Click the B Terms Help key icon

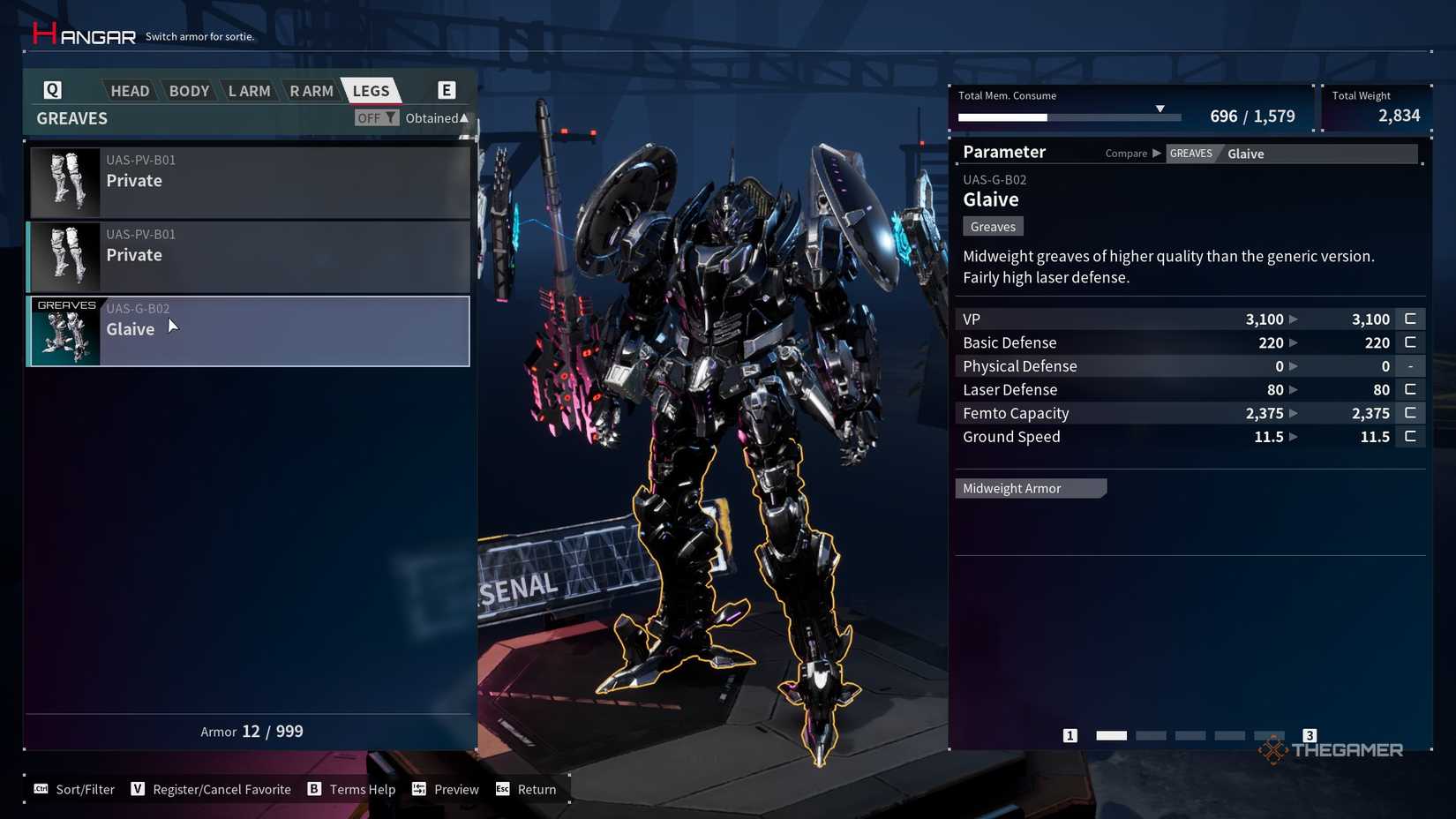click(313, 789)
